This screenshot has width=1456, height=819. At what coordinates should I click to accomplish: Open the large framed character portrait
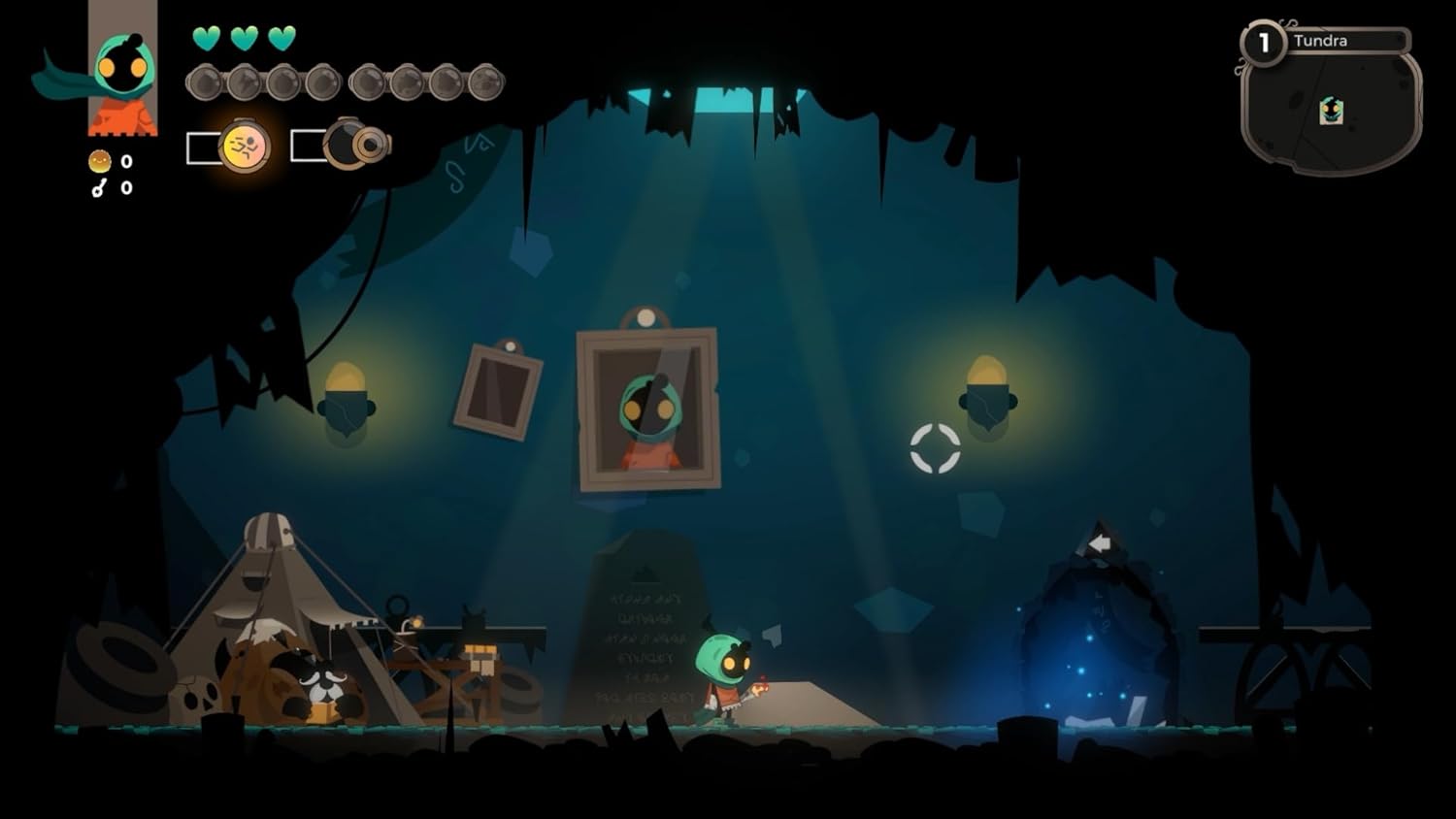click(645, 406)
